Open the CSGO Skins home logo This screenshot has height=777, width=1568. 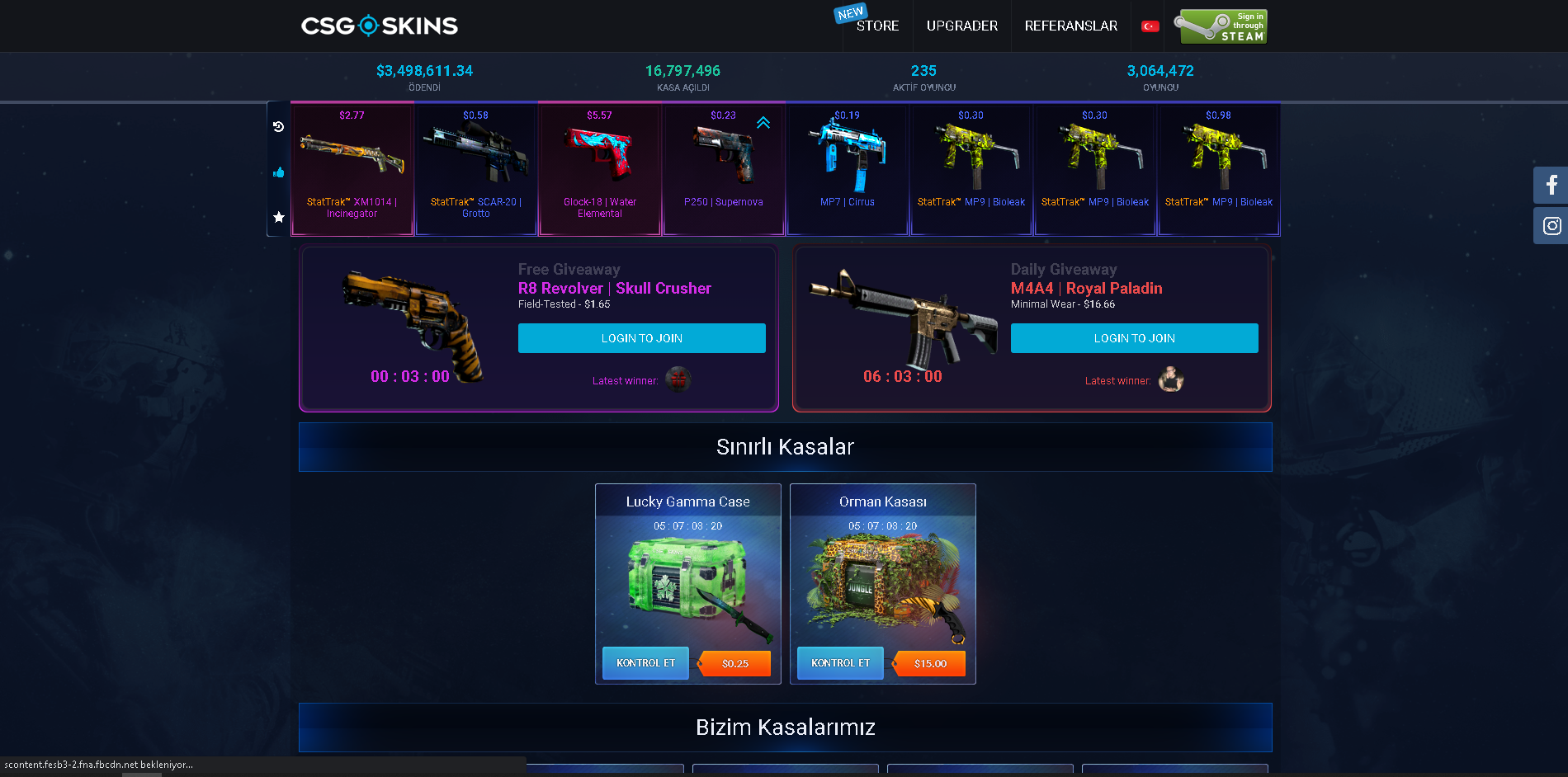379,26
